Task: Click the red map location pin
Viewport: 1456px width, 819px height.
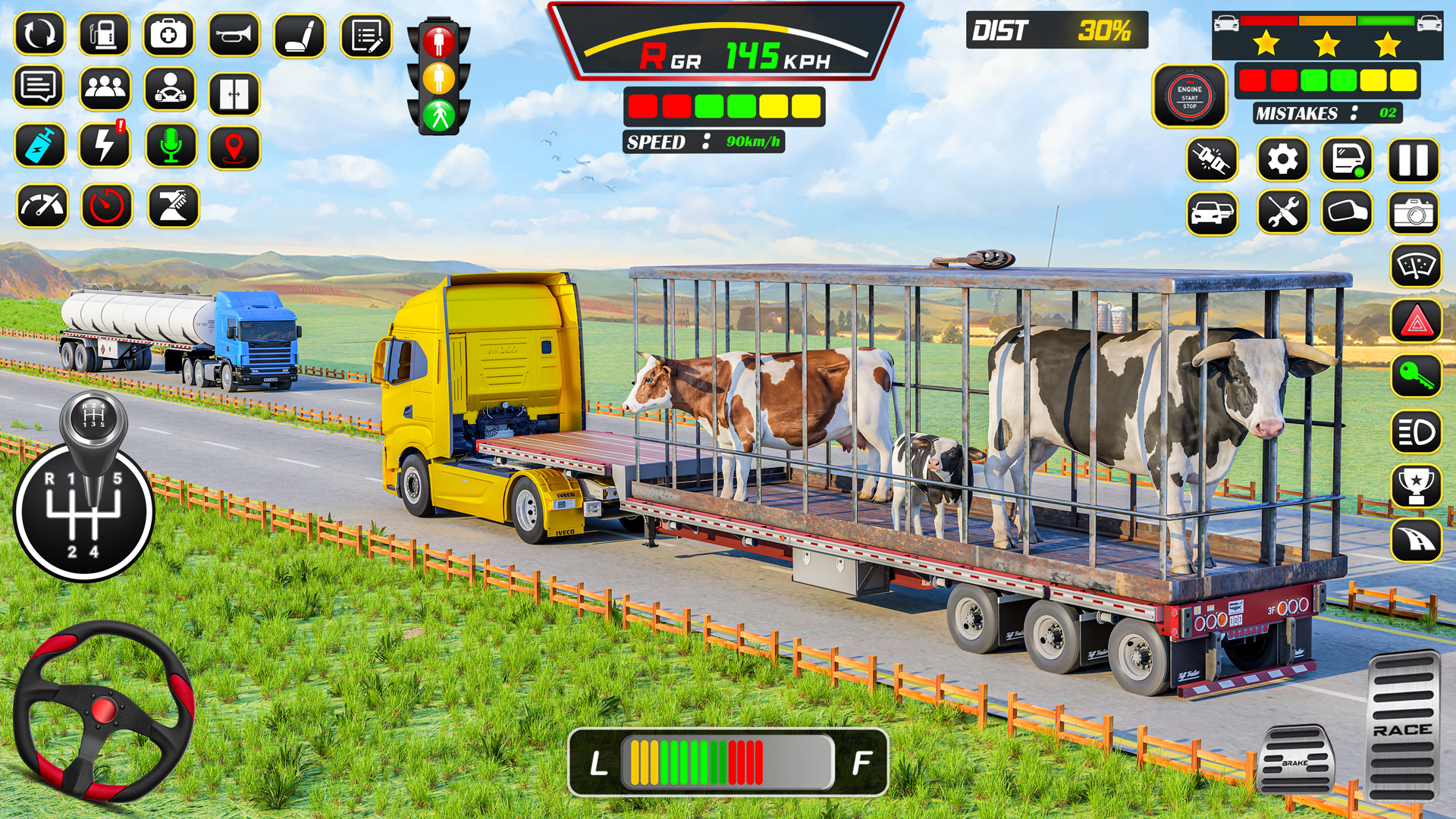Action: coord(234,146)
